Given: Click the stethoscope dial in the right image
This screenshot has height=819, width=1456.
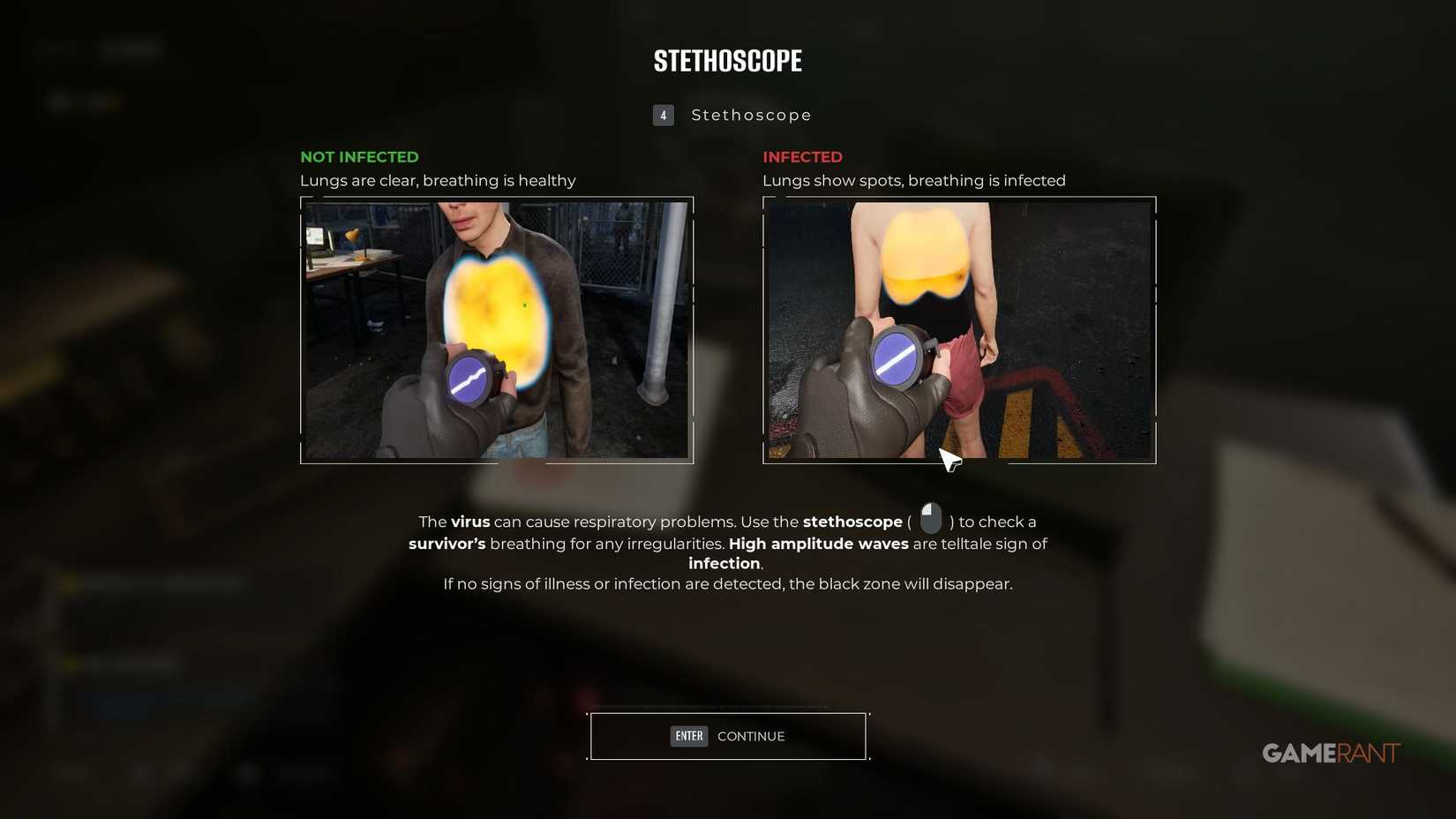Looking at the screenshot, I should 897,358.
